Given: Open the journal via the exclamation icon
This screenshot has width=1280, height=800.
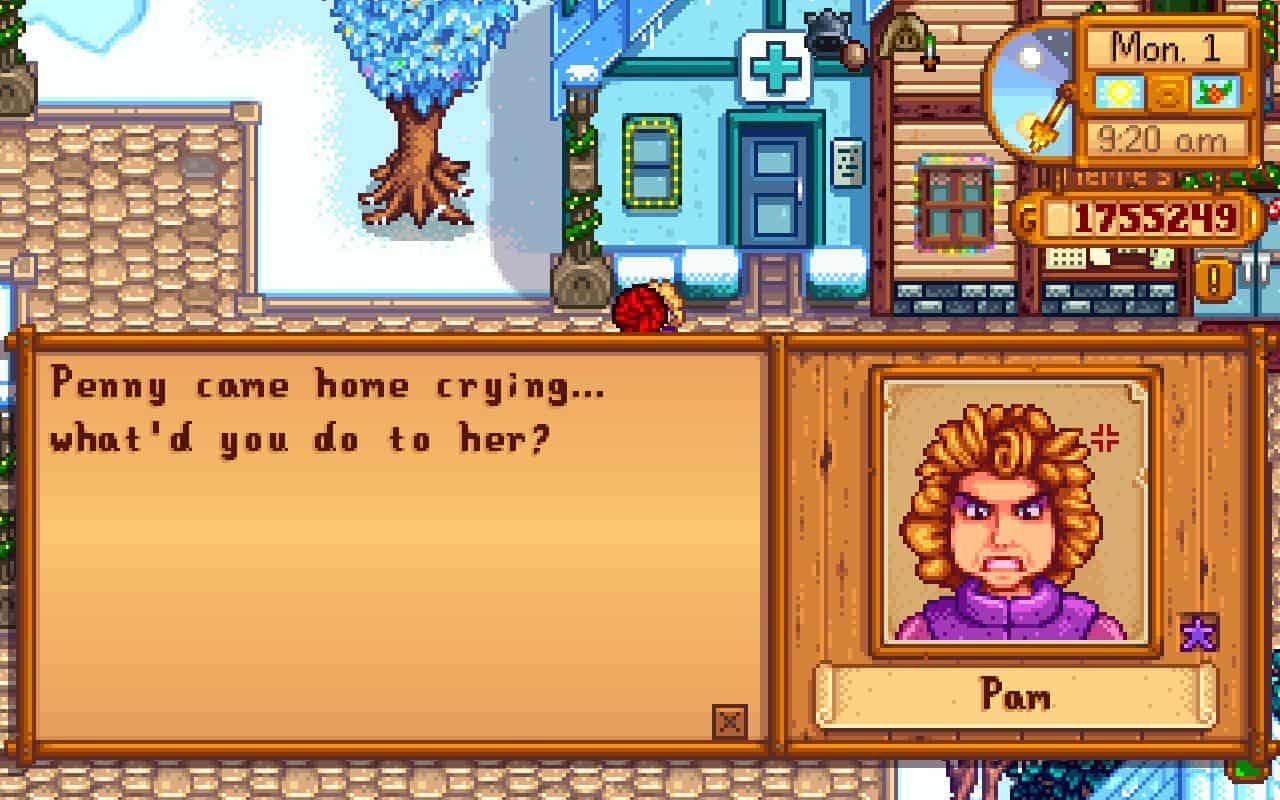Looking at the screenshot, I should (1212, 279).
